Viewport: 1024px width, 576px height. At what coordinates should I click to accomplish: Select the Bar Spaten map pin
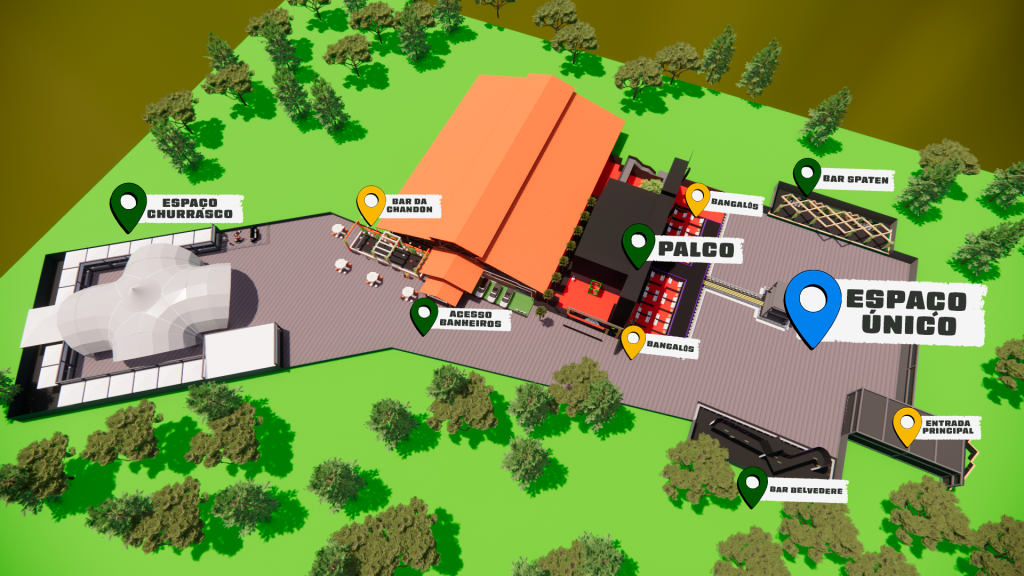[x=807, y=175]
